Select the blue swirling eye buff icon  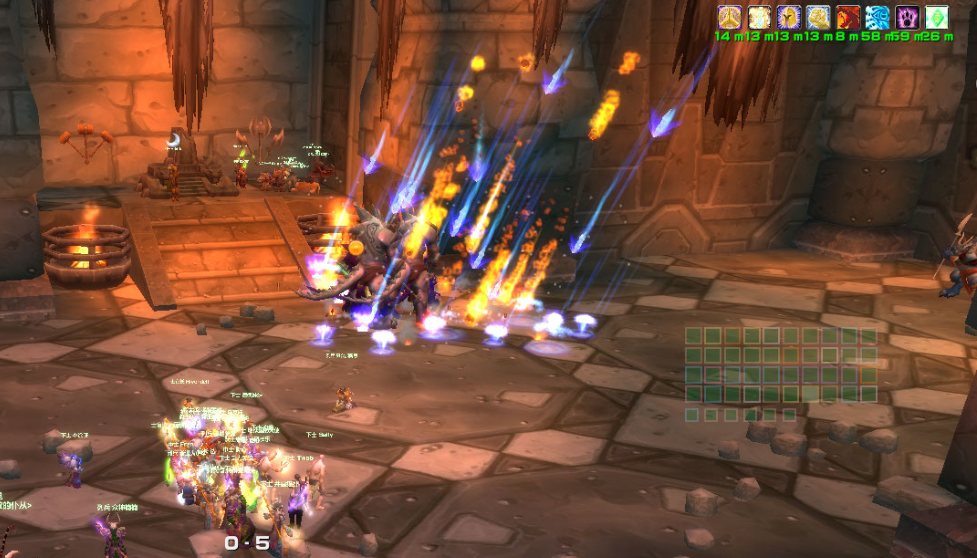(877, 17)
